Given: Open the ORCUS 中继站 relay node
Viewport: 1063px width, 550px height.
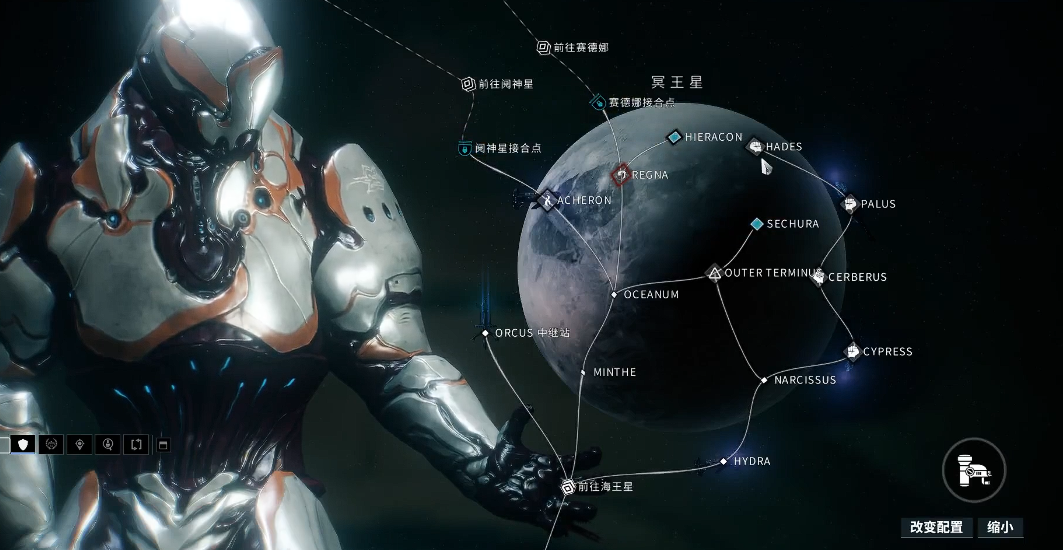Looking at the screenshot, I should [x=485, y=333].
